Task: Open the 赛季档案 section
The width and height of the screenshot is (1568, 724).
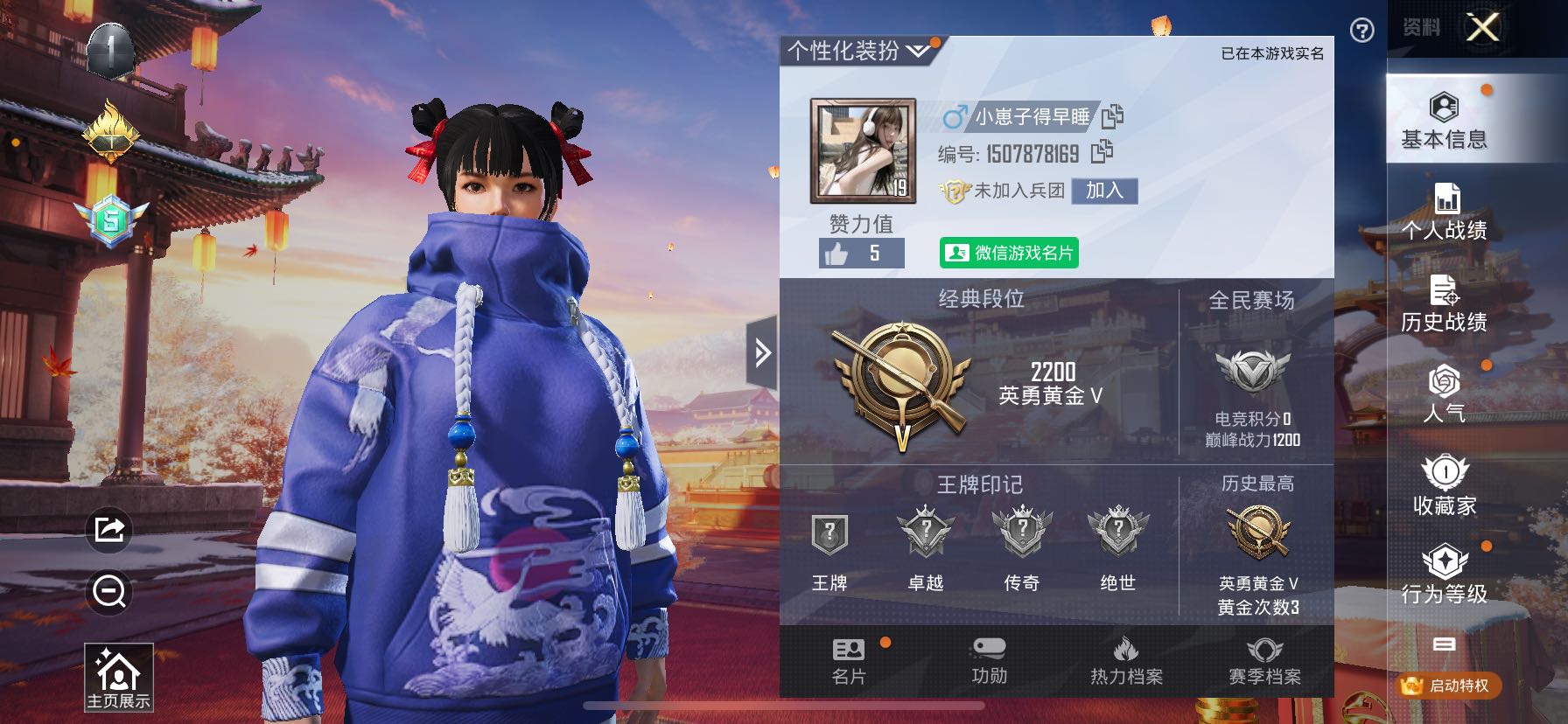Action: (x=1264, y=662)
